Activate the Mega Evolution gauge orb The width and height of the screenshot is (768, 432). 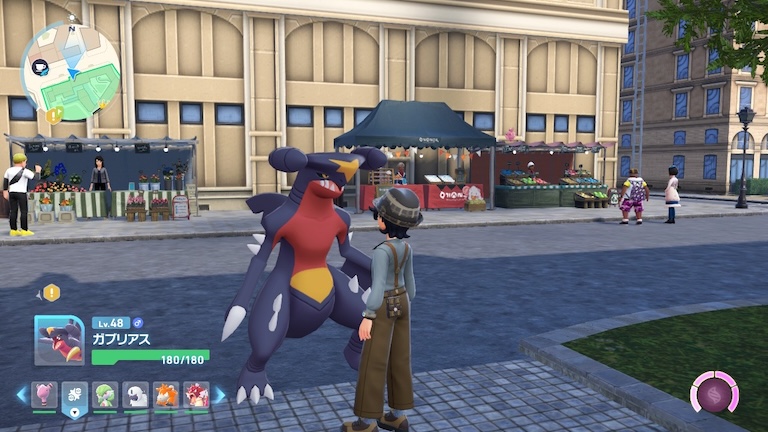(714, 392)
